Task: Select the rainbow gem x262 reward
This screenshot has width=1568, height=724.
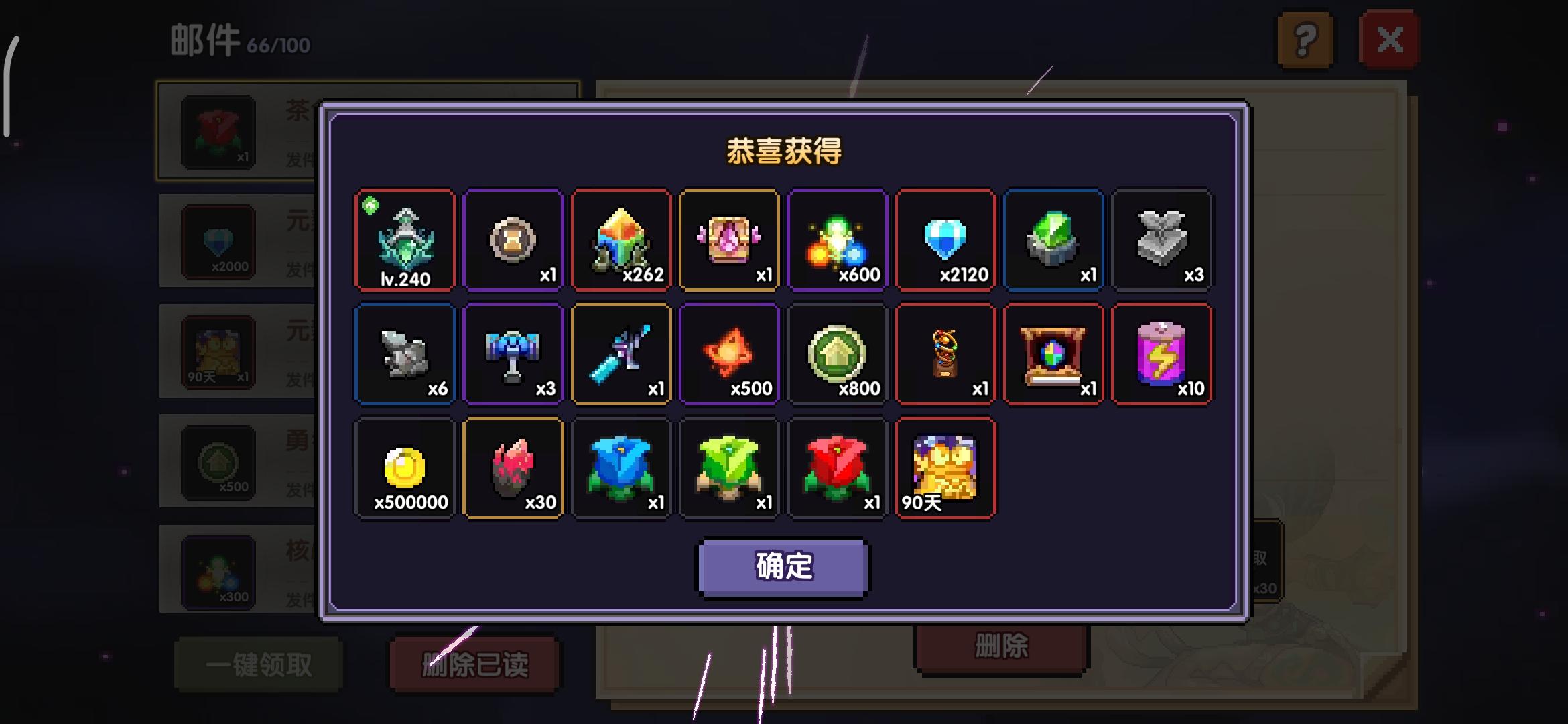Action: point(621,240)
